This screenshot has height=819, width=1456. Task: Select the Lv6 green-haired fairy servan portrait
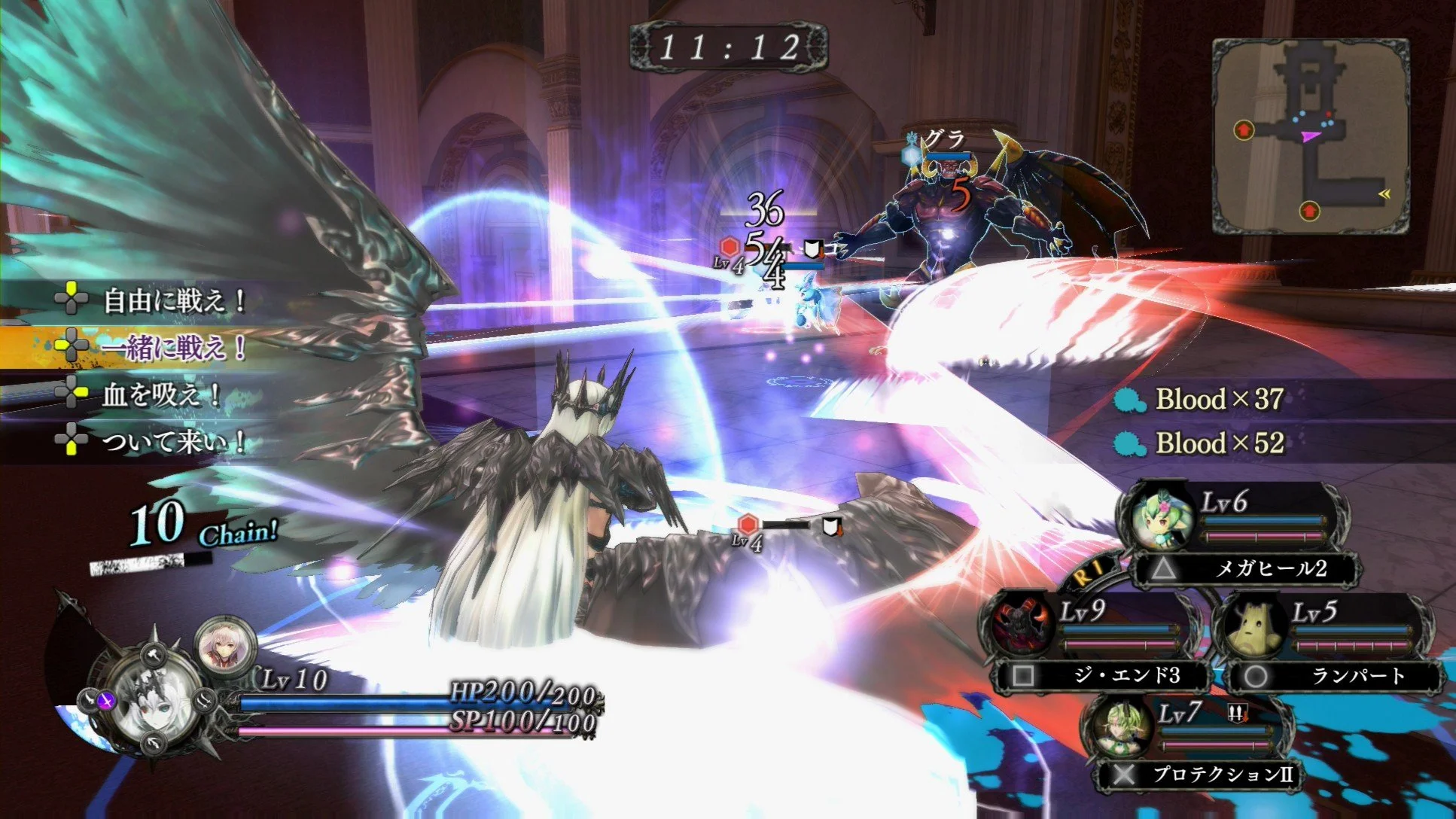pos(1159,519)
